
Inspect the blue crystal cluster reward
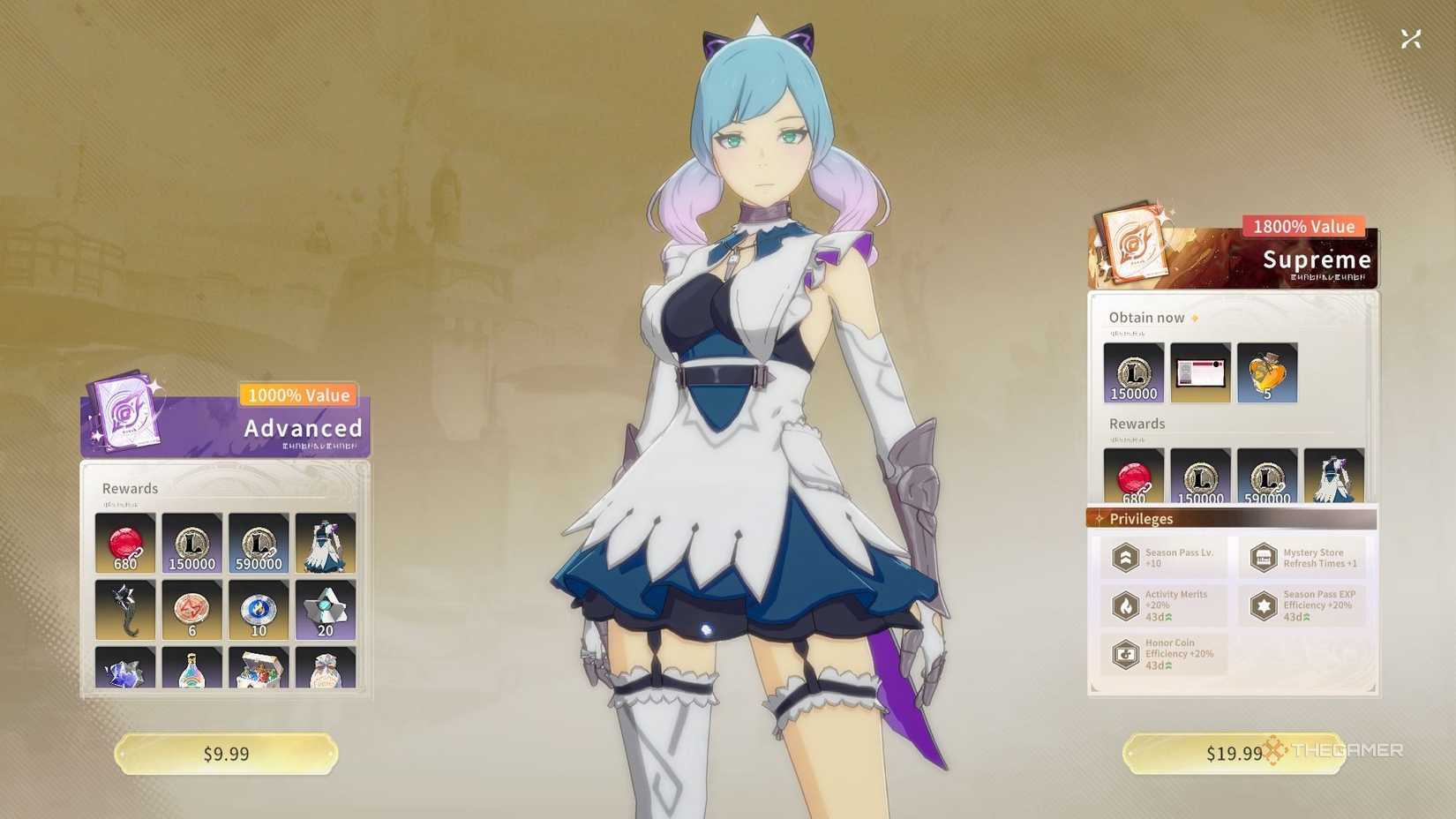click(125, 668)
